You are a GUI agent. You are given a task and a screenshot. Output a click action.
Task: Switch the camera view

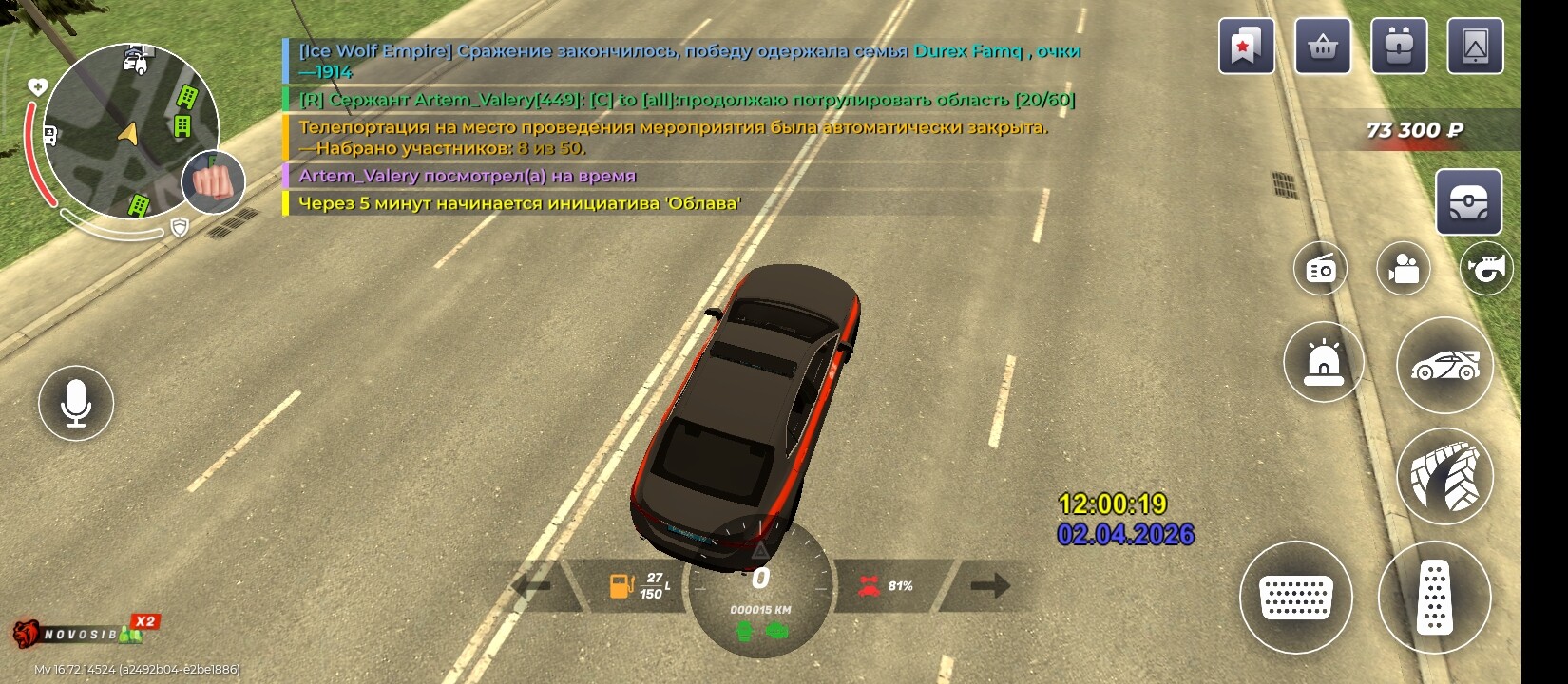(x=1403, y=269)
